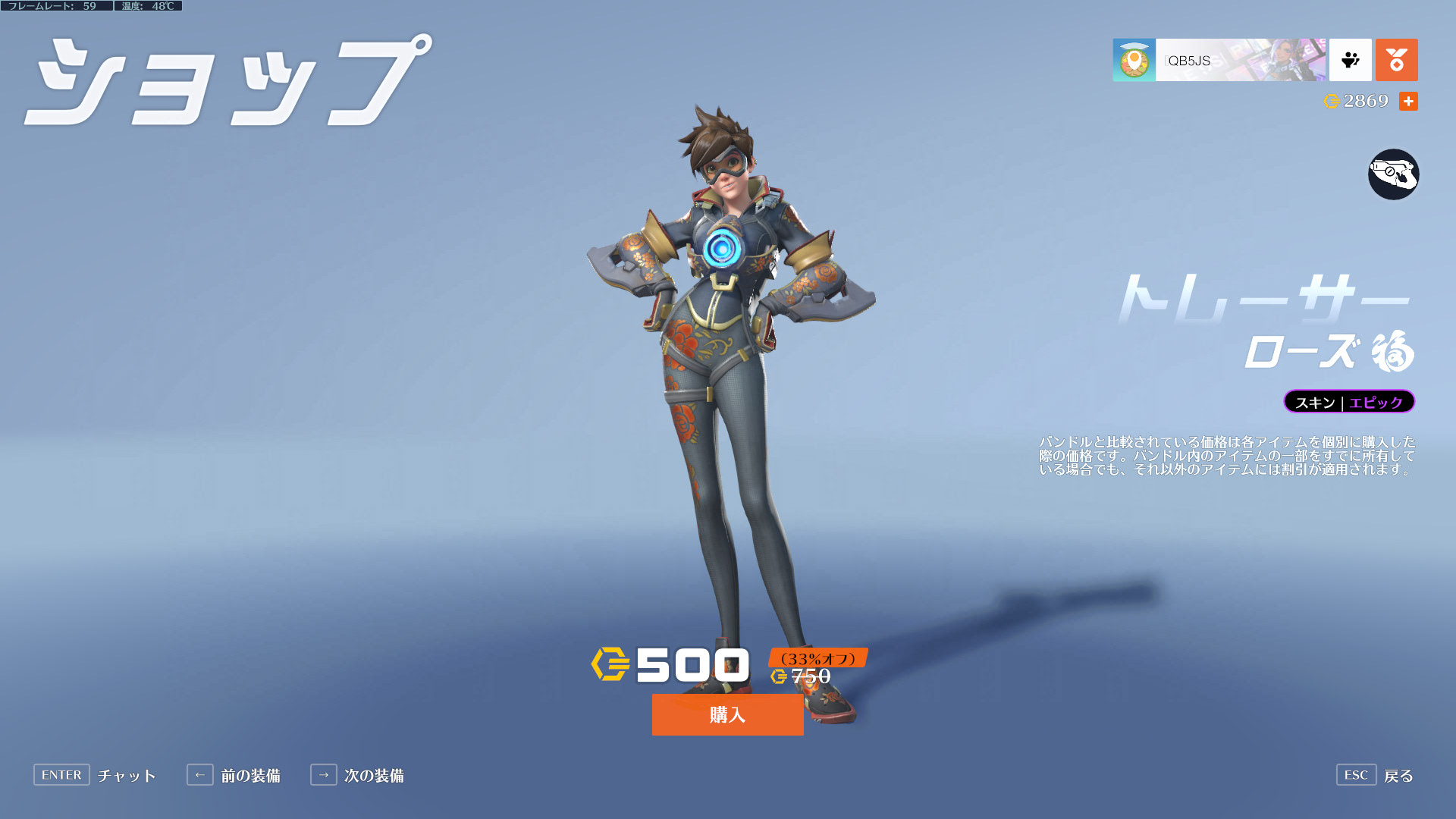Click the orange challenges medal icon
The width and height of the screenshot is (1456, 819).
pyautogui.click(x=1396, y=60)
